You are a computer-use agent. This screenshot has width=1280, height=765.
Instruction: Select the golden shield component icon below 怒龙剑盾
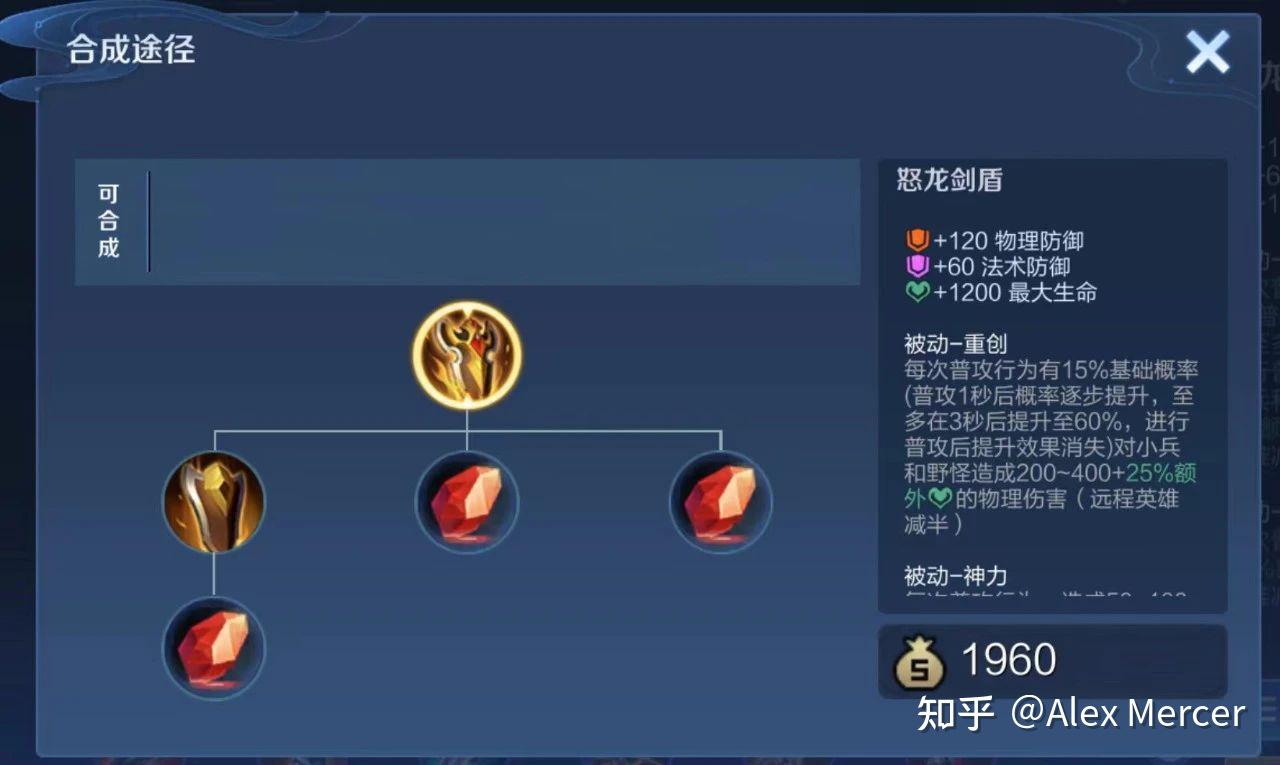(213, 500)
